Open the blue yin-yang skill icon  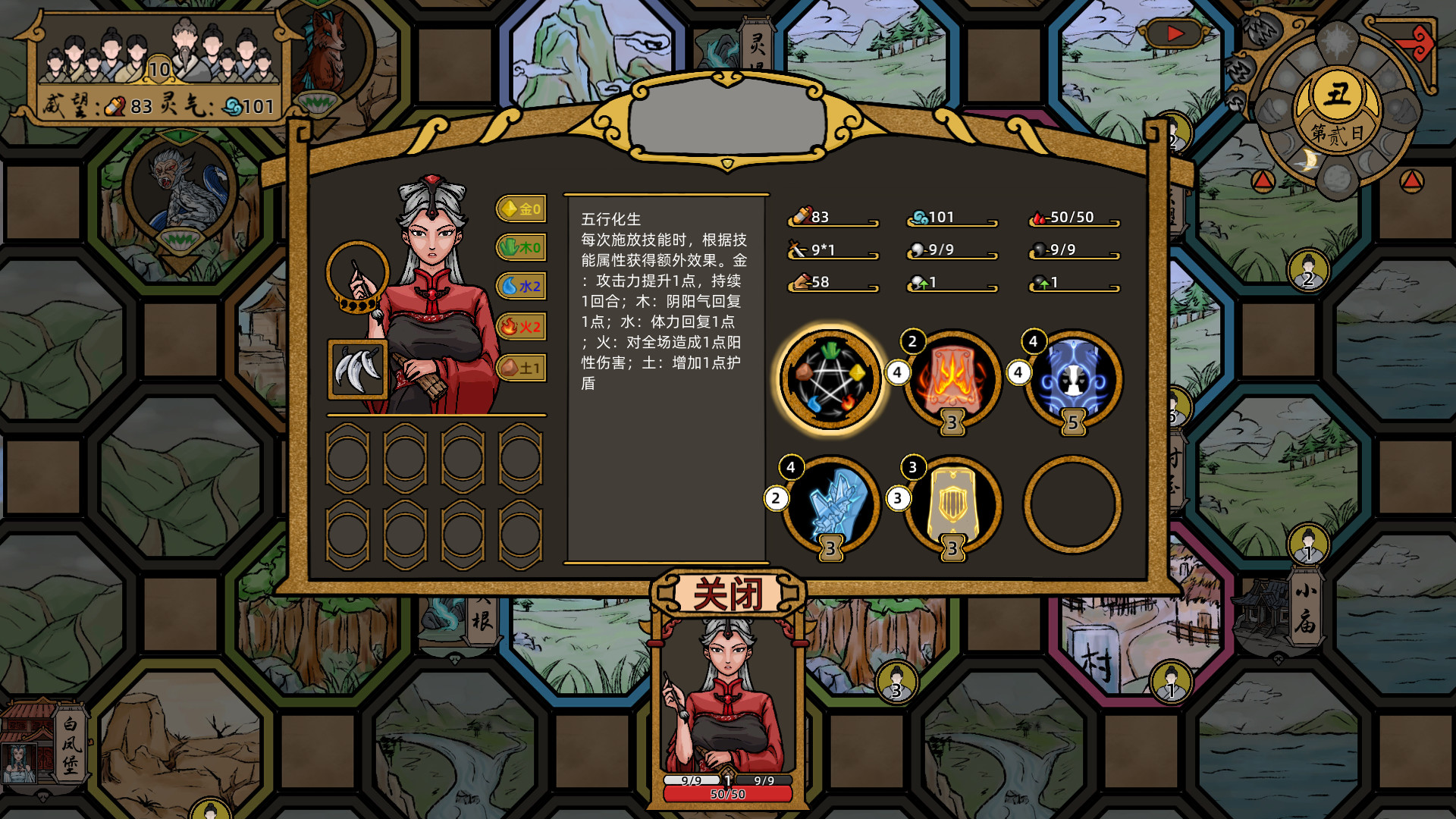click(x=1071, y=377)
